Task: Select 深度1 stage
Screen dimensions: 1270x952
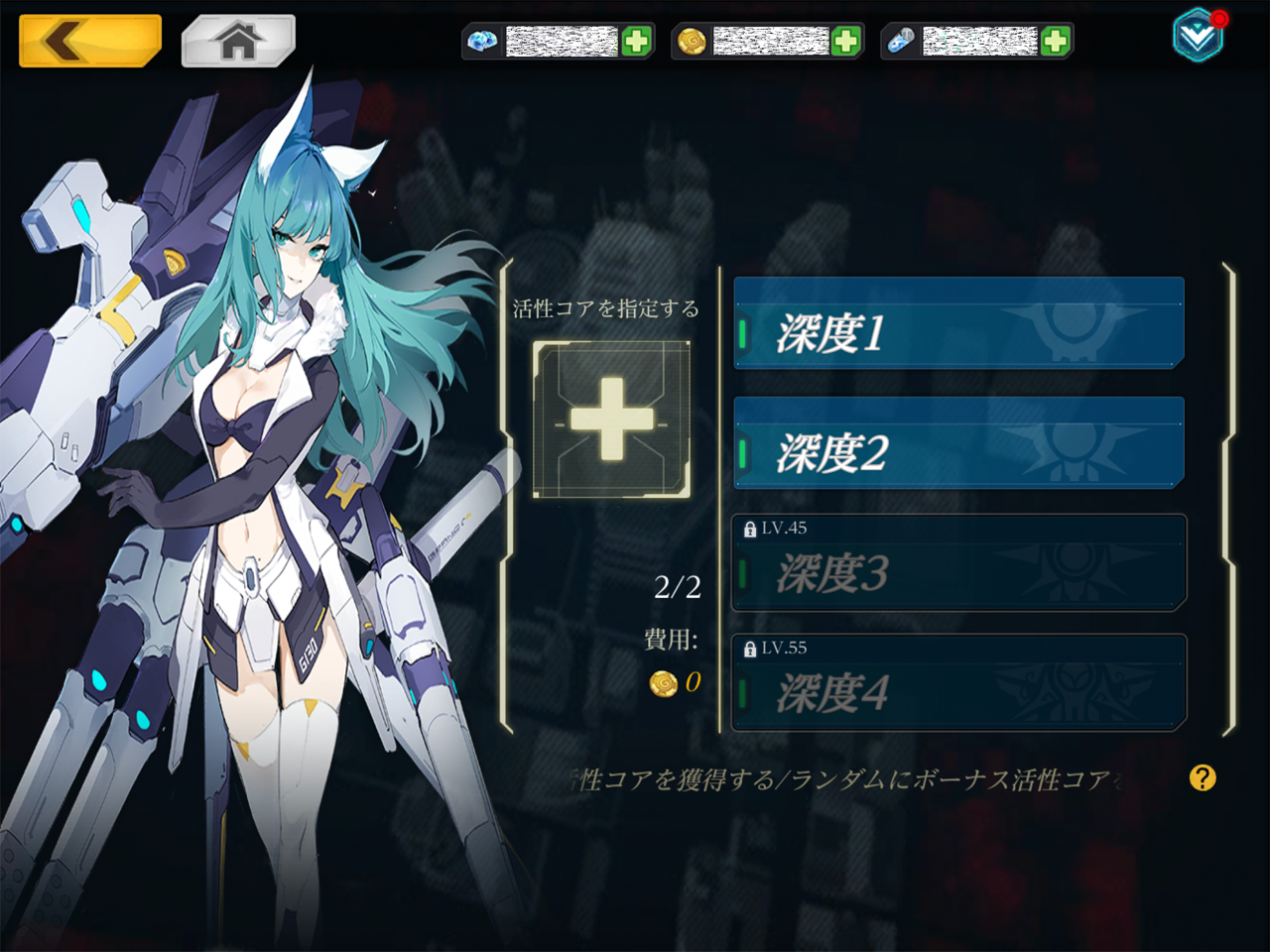Action: 958,323
